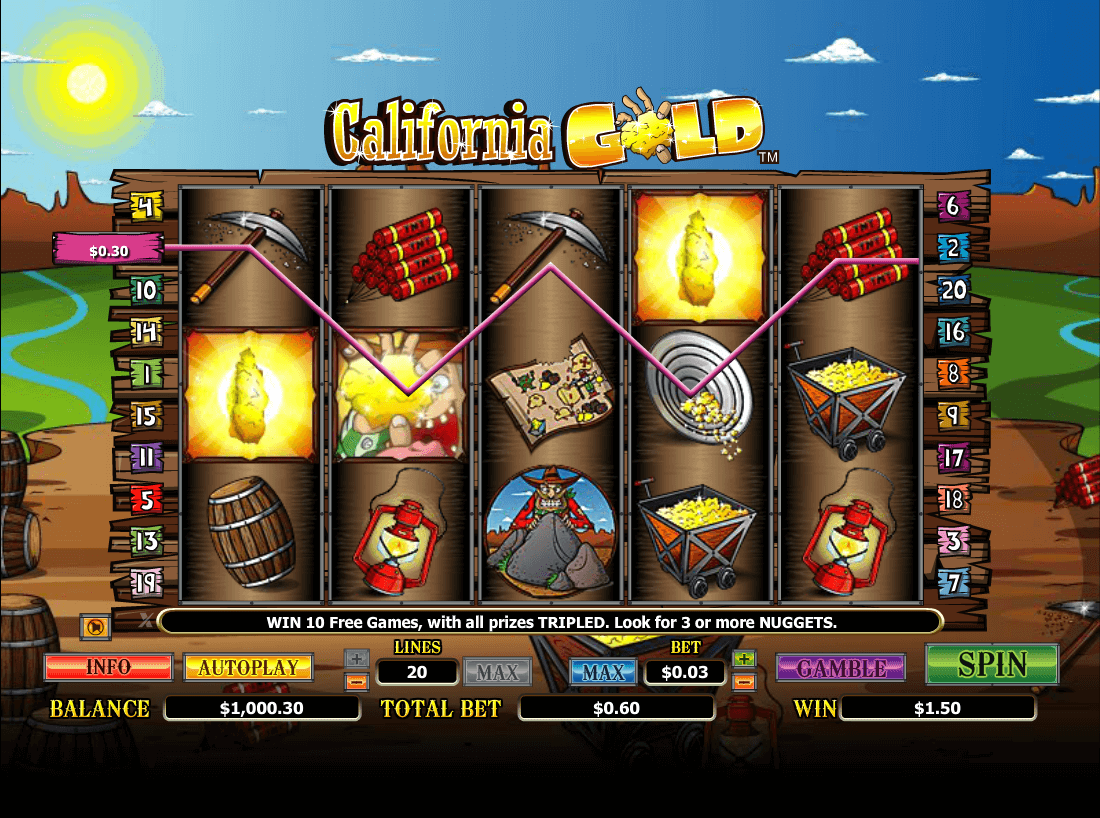The width and height of the screenshot is (1100, 818).
Task: Decrease the bet amount with orange minus
Action: [x=743, y=682]
